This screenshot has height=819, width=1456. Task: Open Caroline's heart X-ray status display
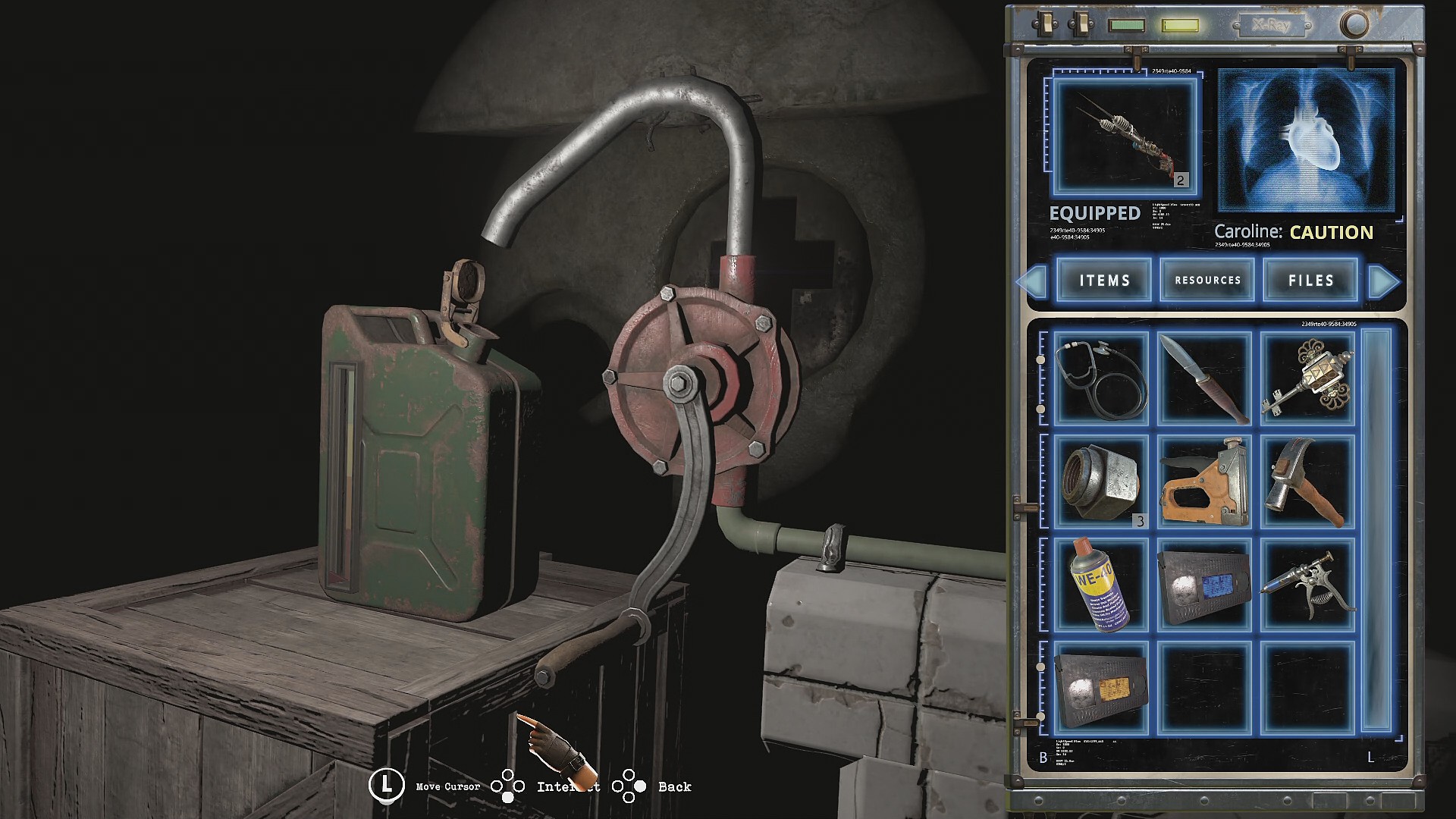(1306, 140)
